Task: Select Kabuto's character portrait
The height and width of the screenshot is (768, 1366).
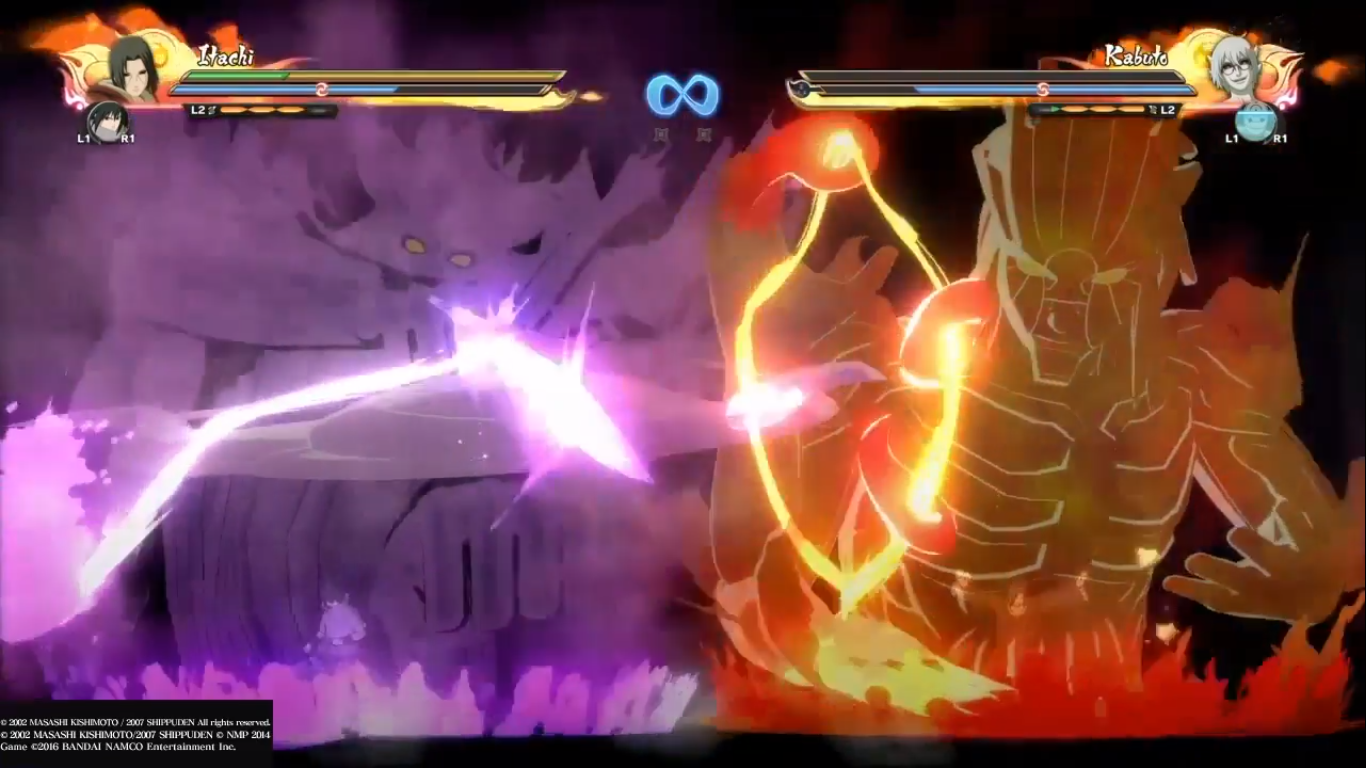Action: 1236,70
